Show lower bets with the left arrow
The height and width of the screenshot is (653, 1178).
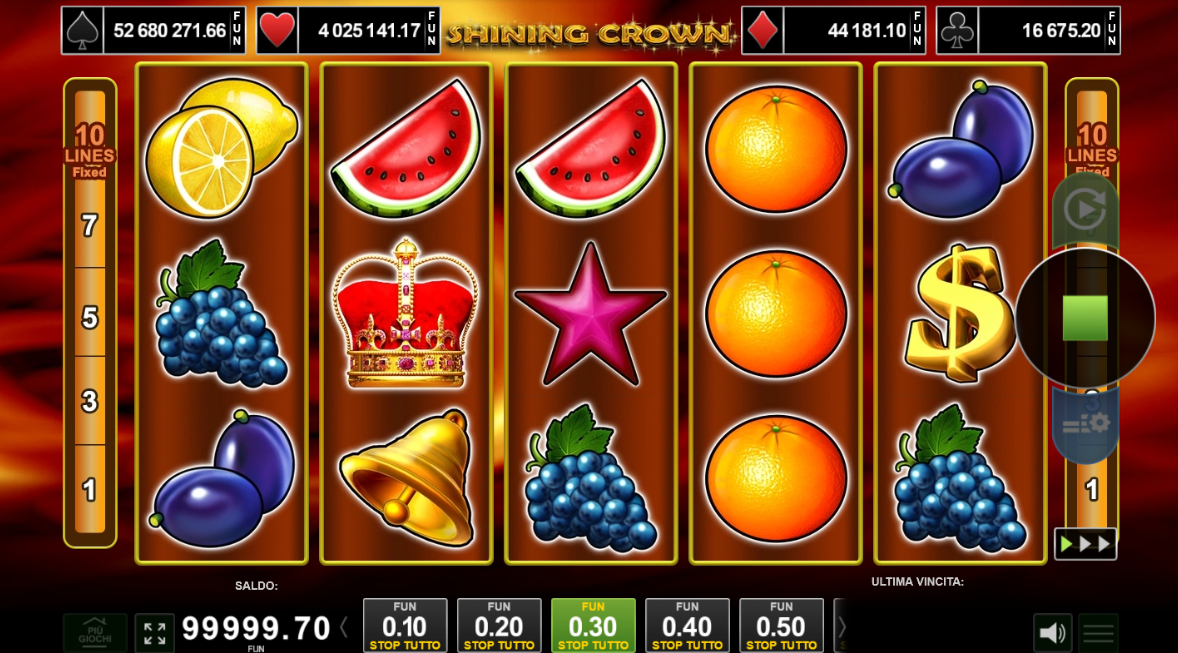344,628
